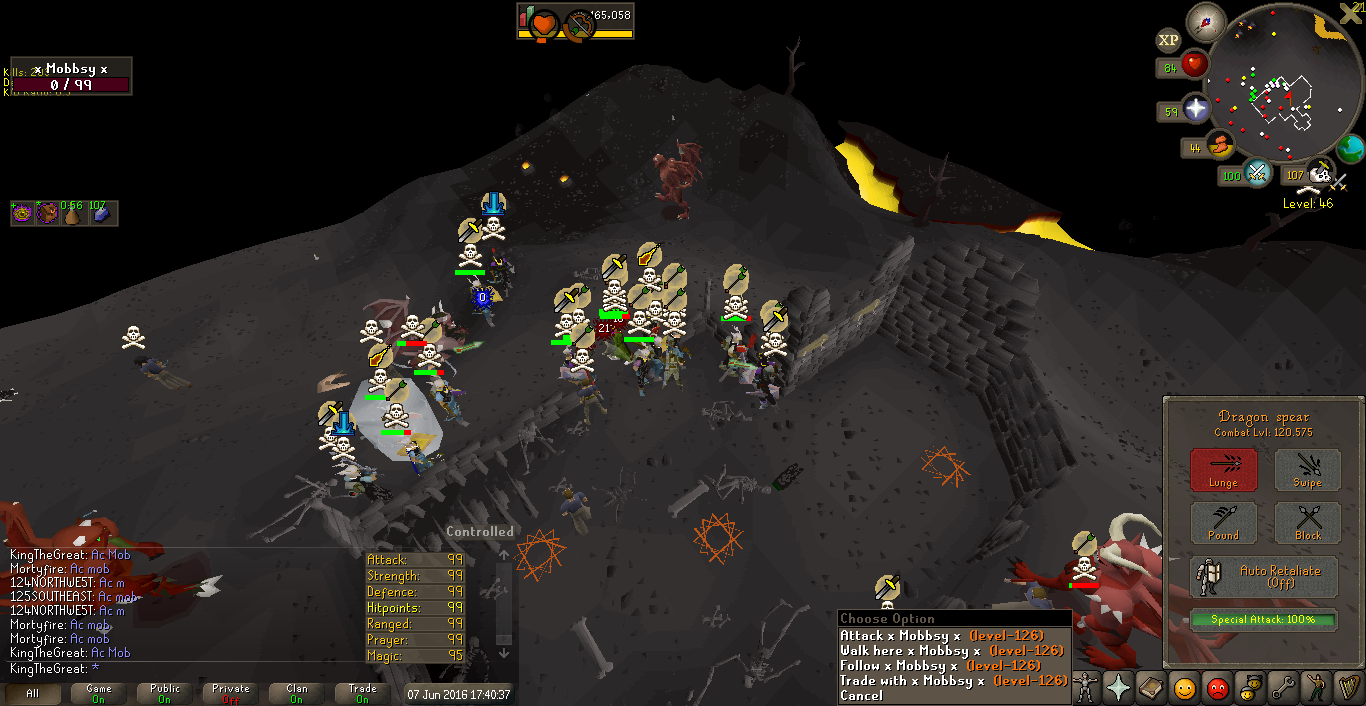
Task: Choose the Pound attack style
Action: pyautogui.click(x=1223, y=523)
